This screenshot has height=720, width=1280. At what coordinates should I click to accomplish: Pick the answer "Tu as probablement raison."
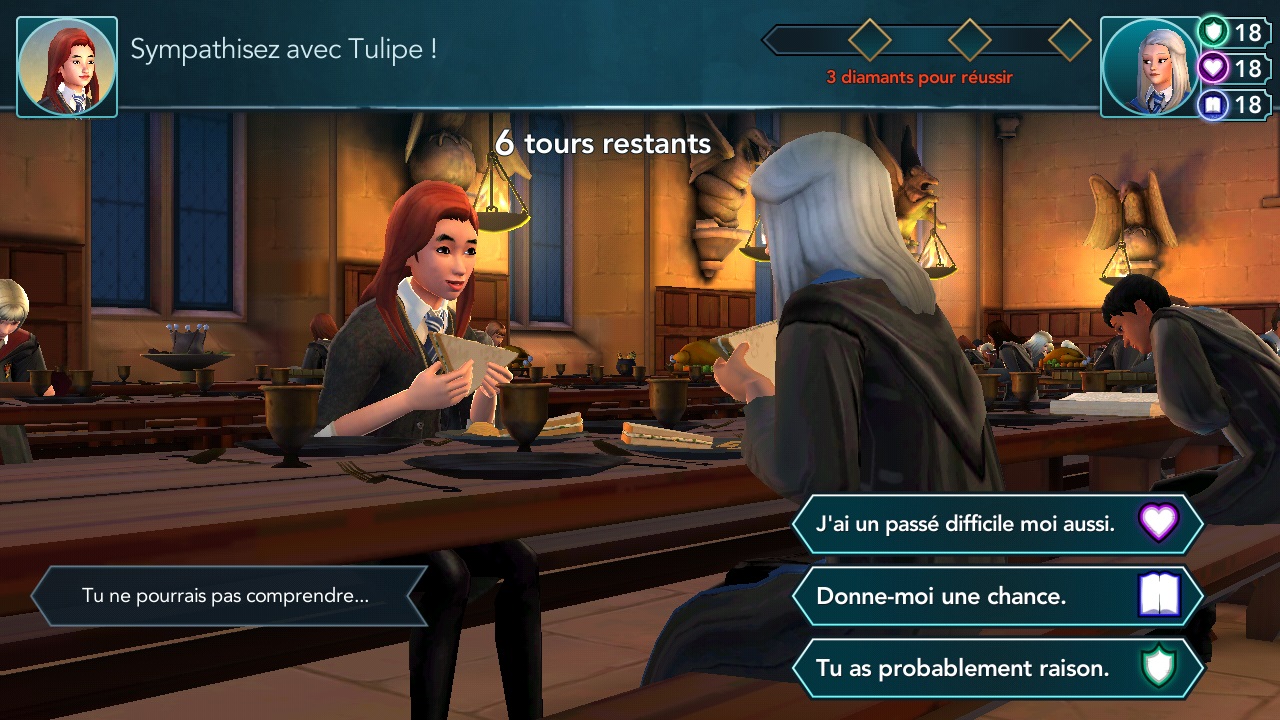(x=960, y=668)
